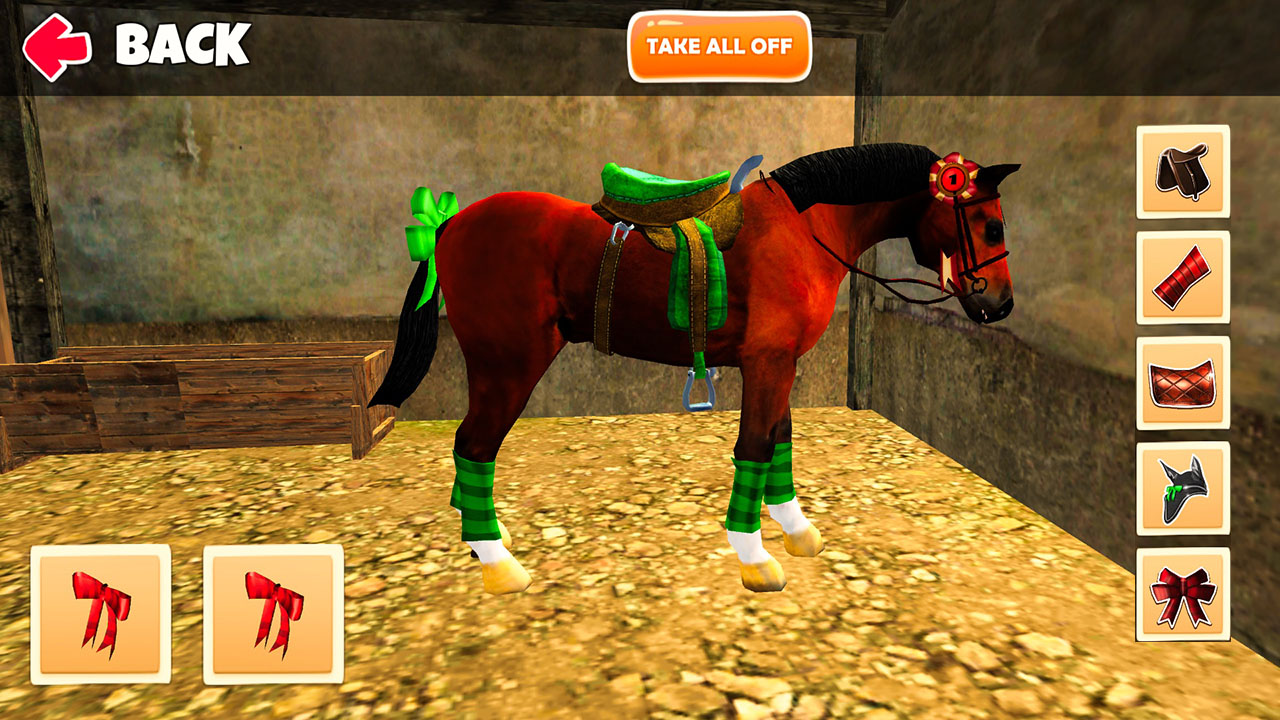Click the BACK label
This screenshot has width=1280, height=720.
pos(181,44)
